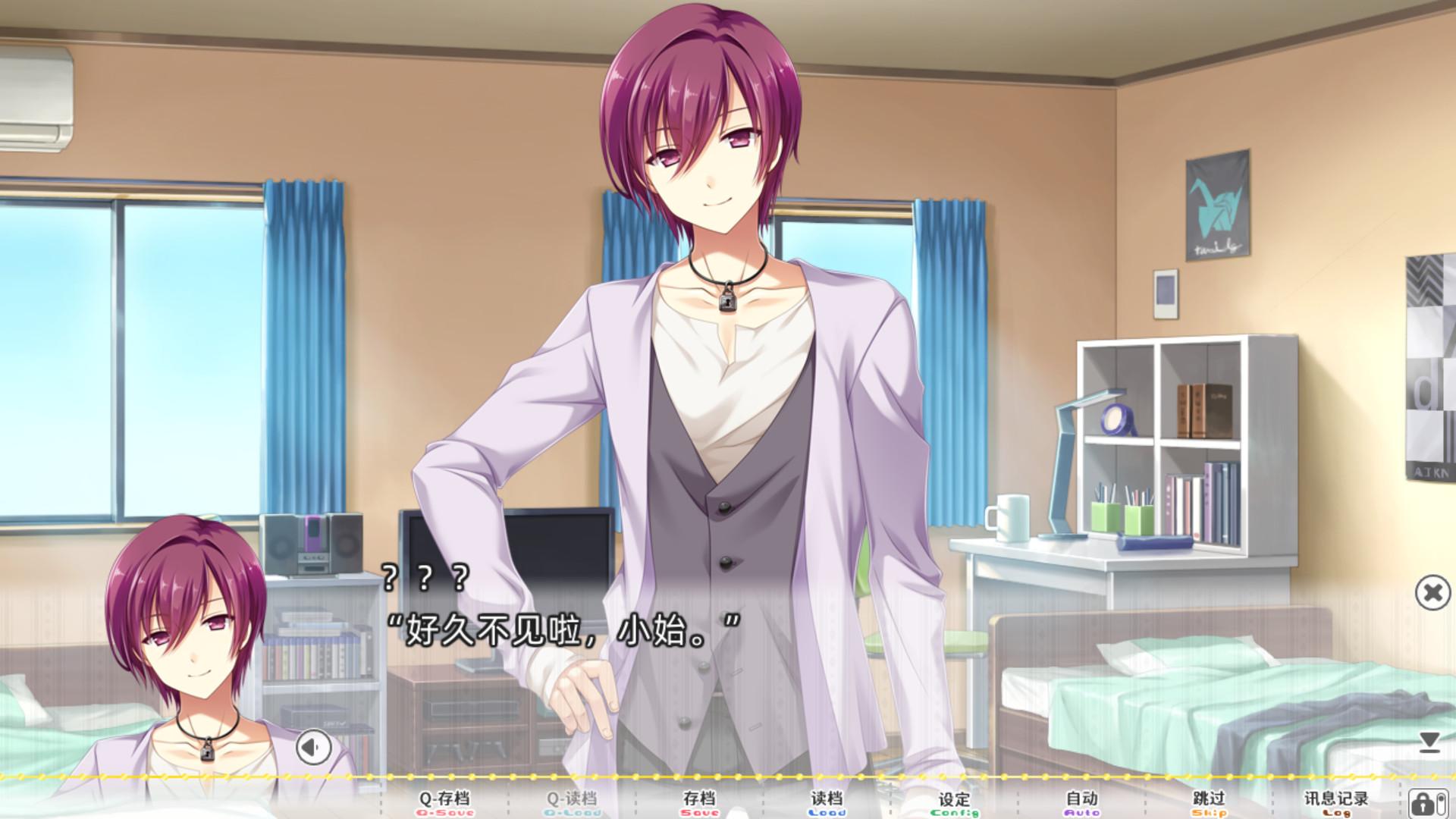Open the 设定 config menu
This screenshot has height=819, width=1456.
pyautogui.click(x=954, y=800)
